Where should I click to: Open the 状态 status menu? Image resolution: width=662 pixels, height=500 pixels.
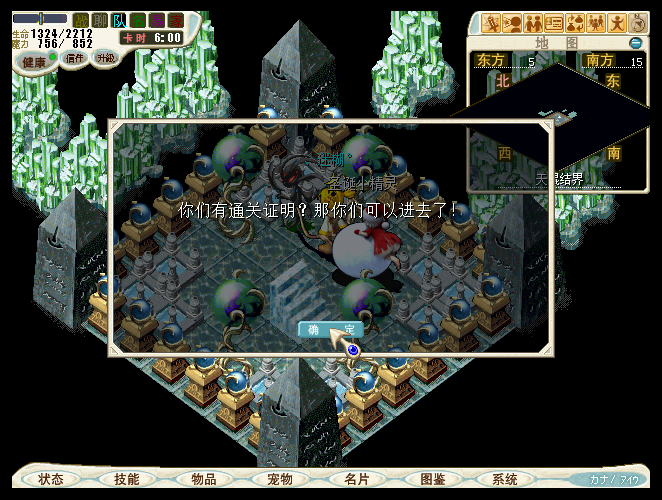tap(51, 479)
